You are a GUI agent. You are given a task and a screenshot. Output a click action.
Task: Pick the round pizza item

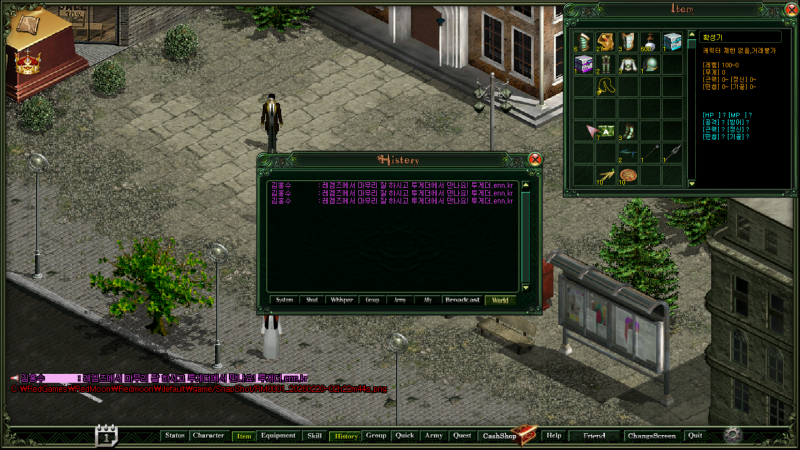tap(627, 176)
